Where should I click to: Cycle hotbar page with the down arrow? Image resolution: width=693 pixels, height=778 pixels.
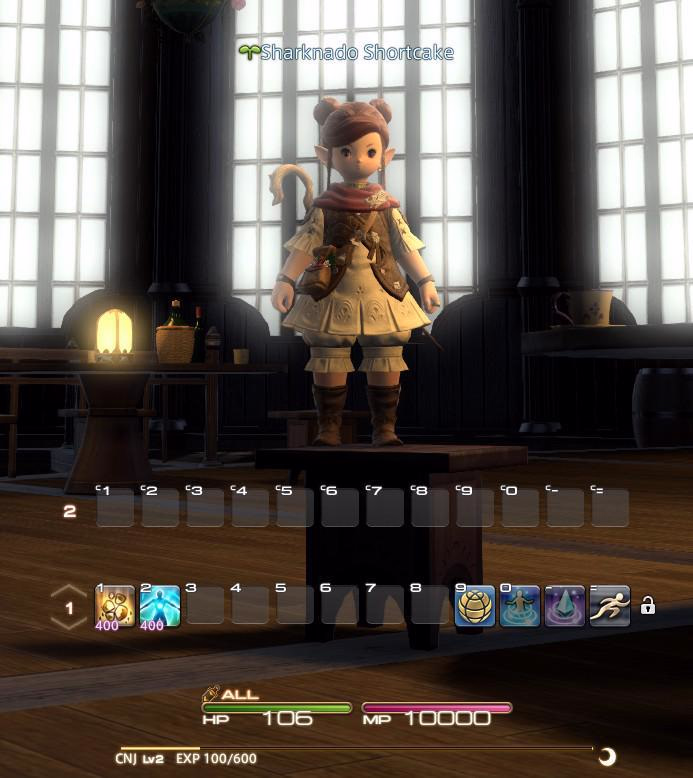[69, 624]
